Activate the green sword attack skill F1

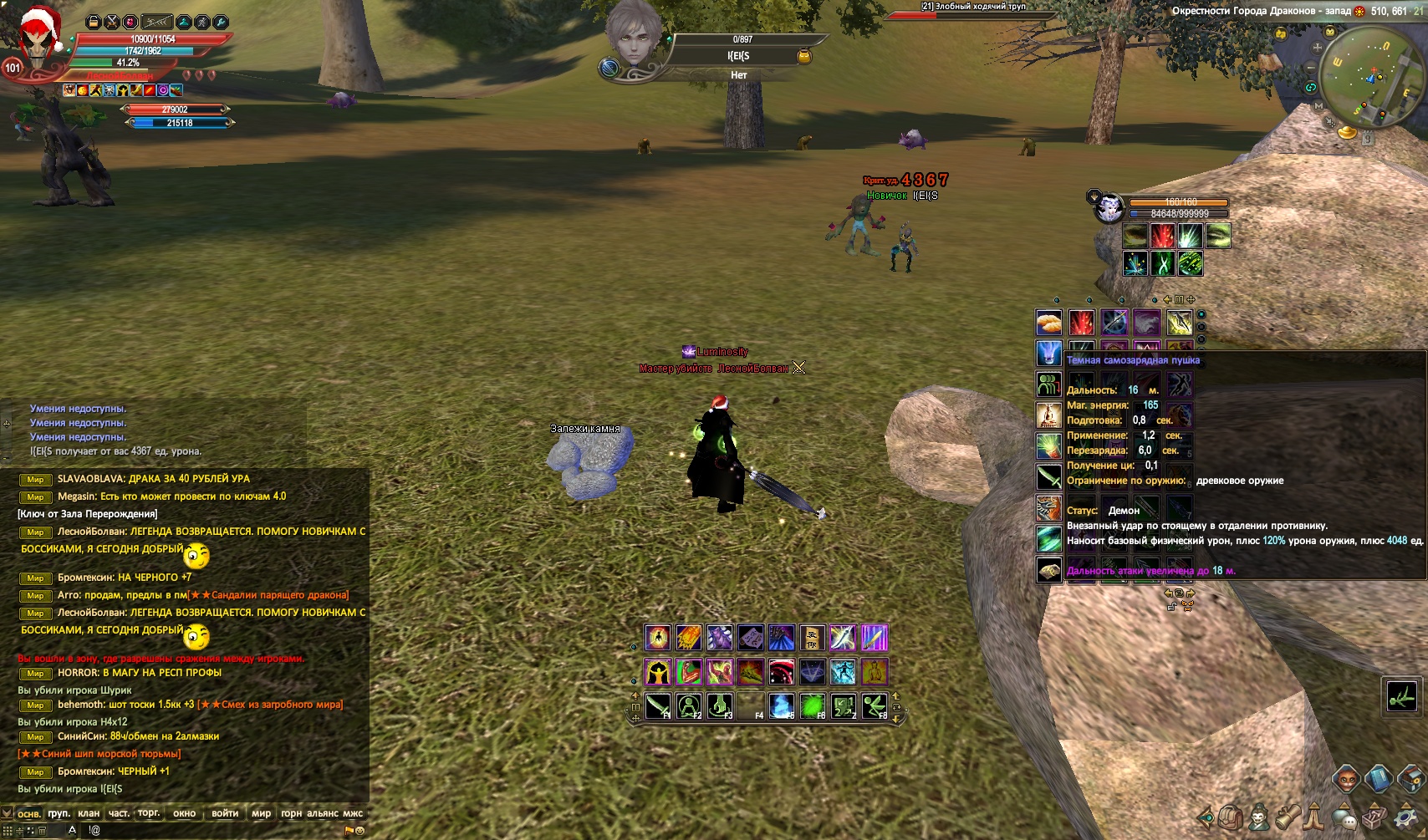click(x=658, y=706)
